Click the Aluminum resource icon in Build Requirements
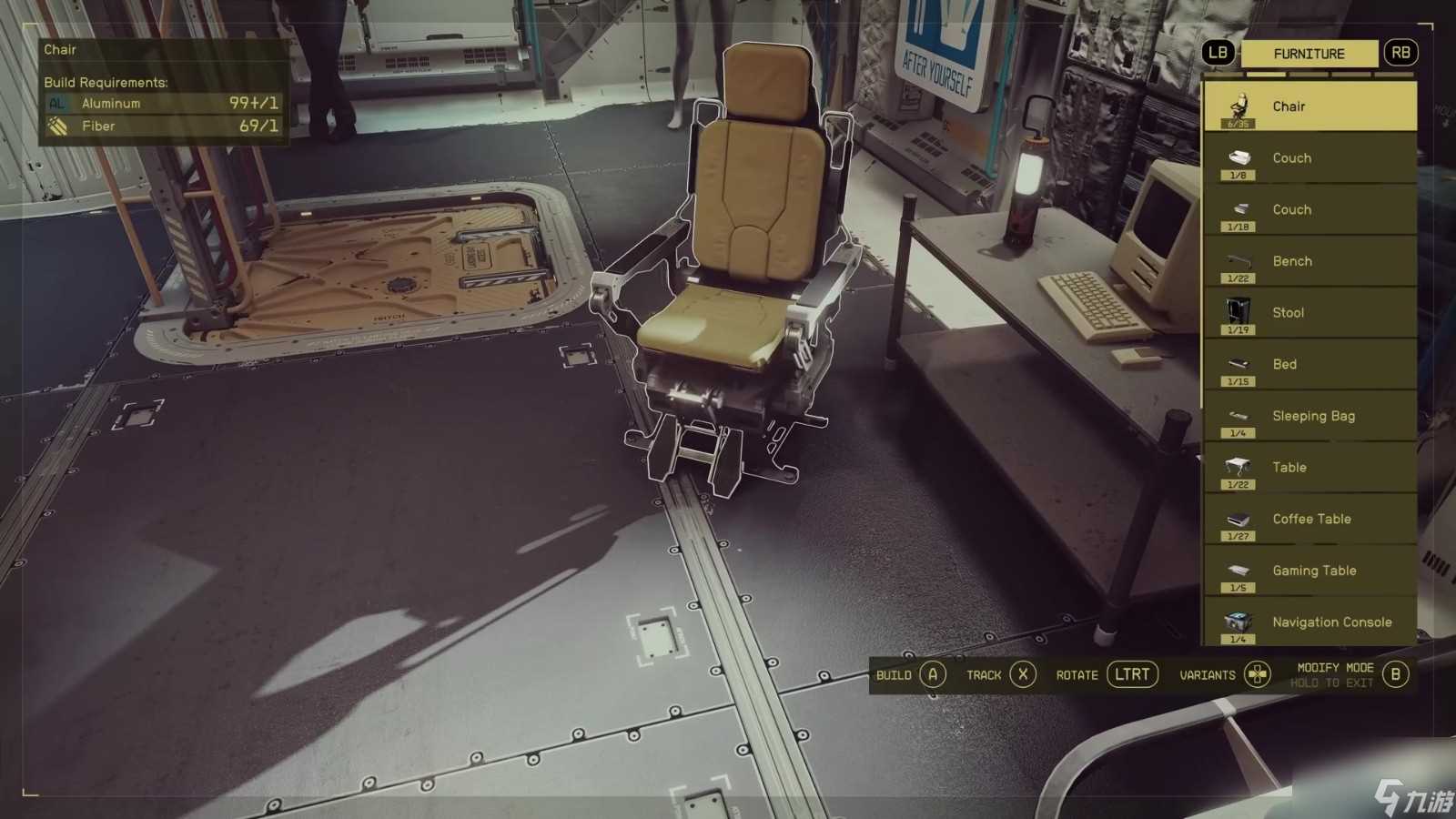1456x819 pixels. 56,103
